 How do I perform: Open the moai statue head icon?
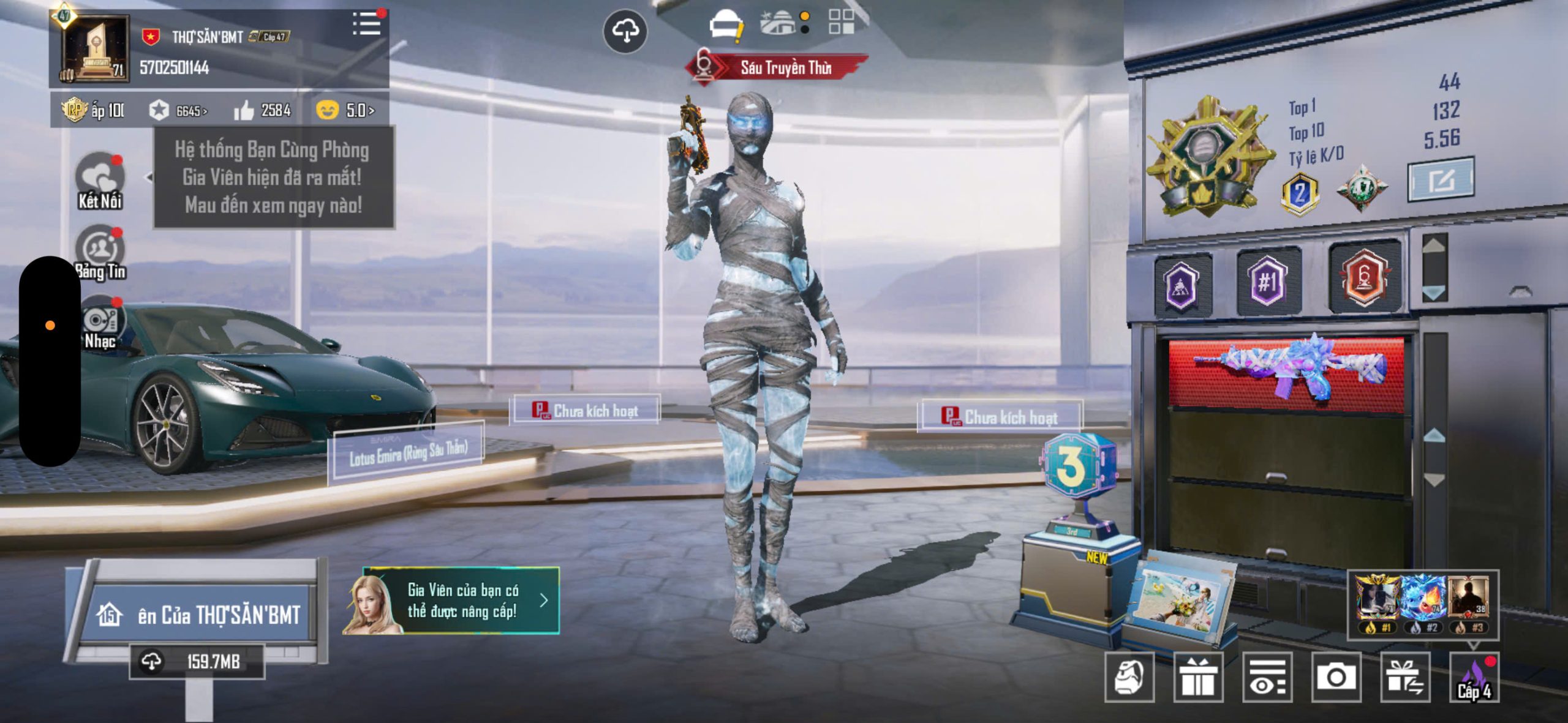1129,677
